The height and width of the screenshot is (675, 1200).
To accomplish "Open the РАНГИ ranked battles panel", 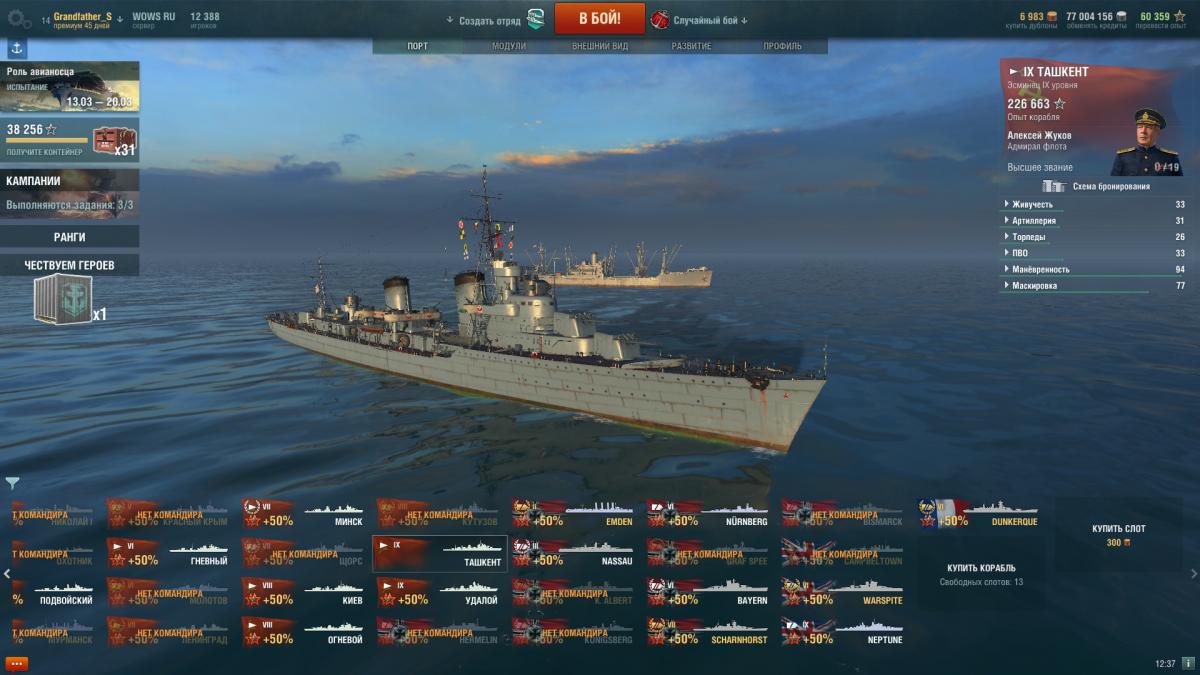I will tap(70, 237).
